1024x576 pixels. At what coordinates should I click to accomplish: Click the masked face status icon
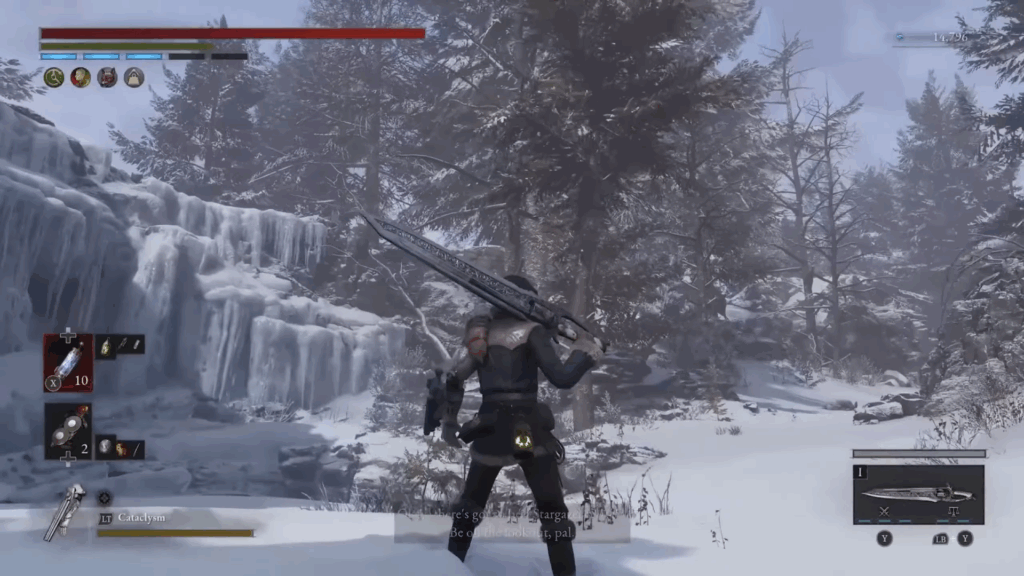pyautogui.click(x=107, y=78)
